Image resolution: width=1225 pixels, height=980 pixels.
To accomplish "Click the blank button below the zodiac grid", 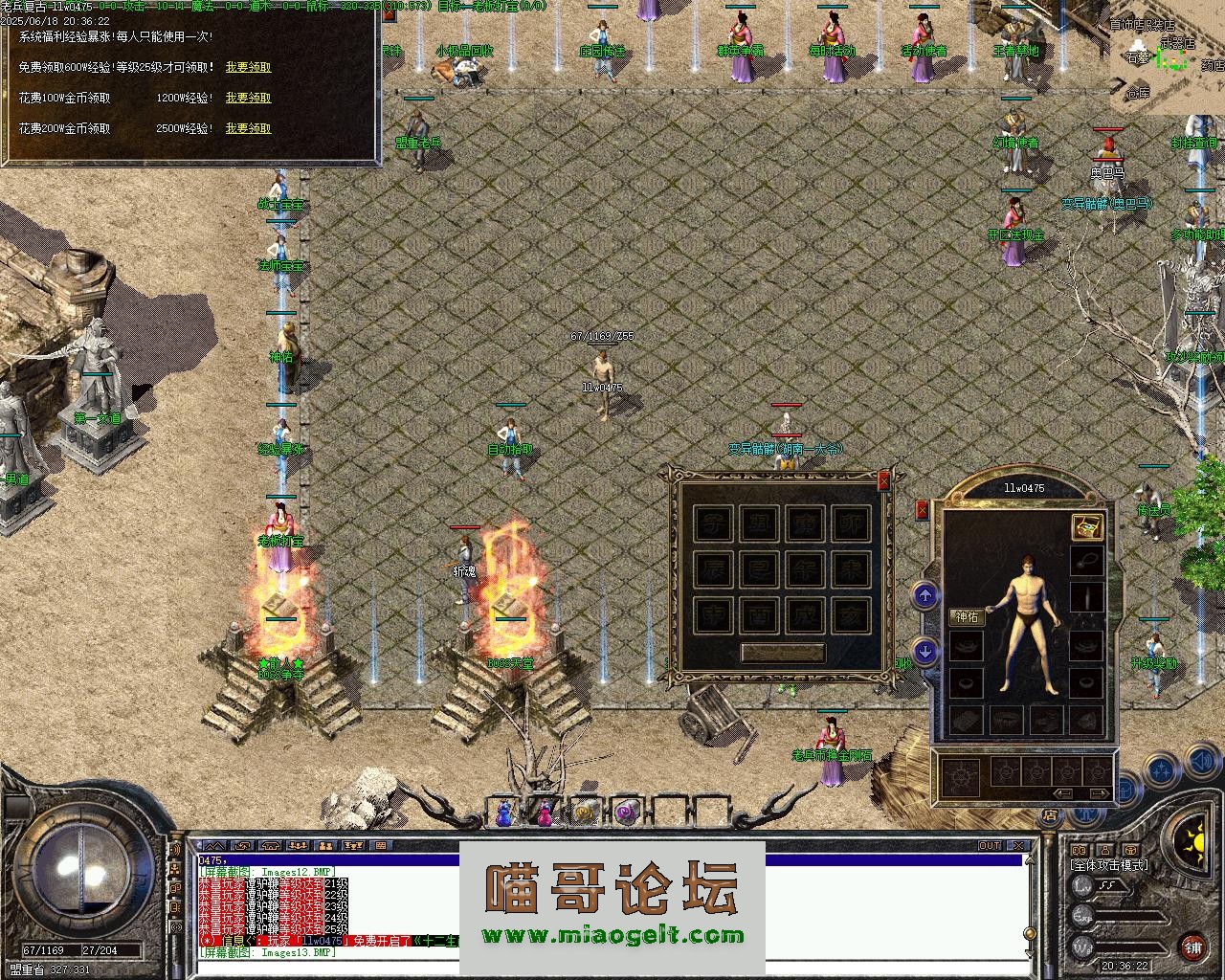I will 782,653.
